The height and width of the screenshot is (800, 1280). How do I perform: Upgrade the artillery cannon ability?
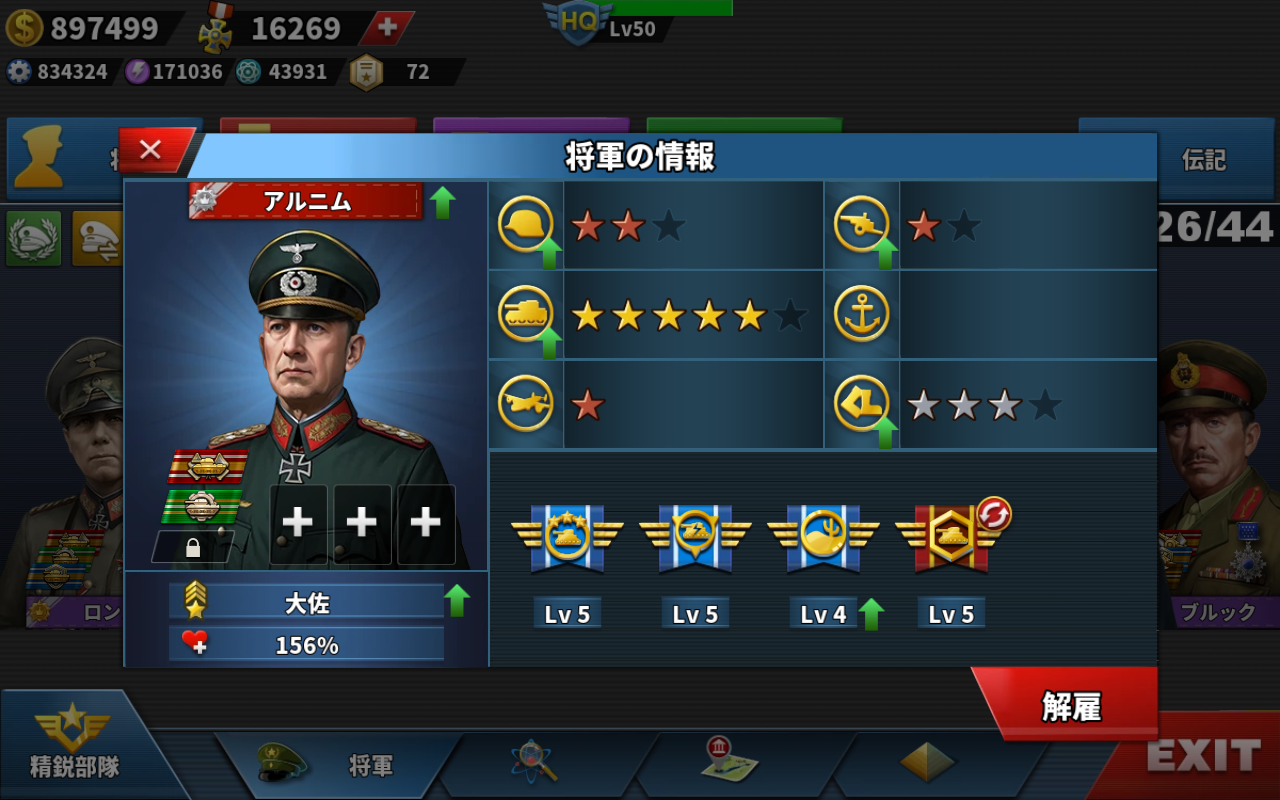pos(885,253)
